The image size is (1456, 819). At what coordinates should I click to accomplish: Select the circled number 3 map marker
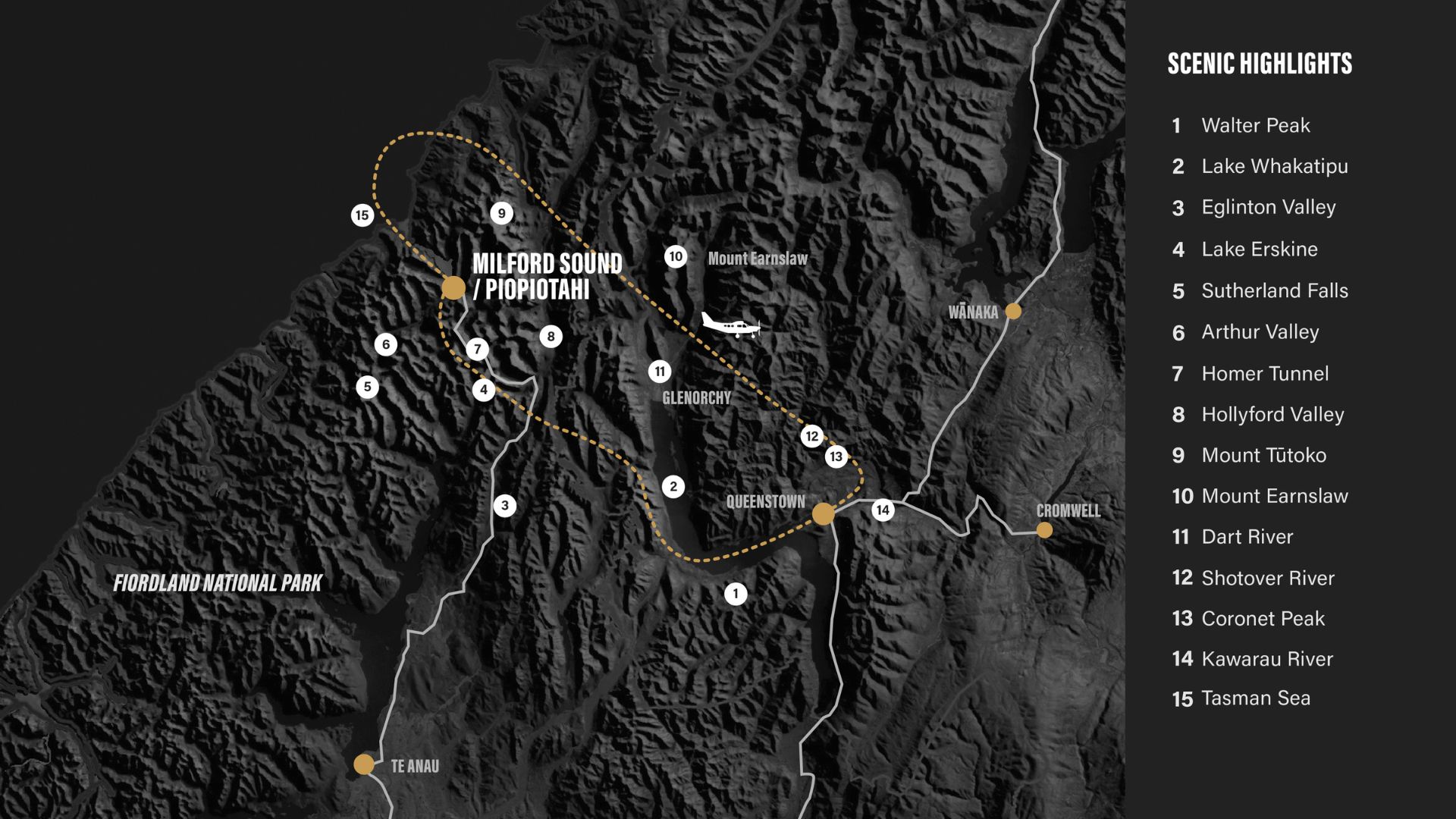505,506
